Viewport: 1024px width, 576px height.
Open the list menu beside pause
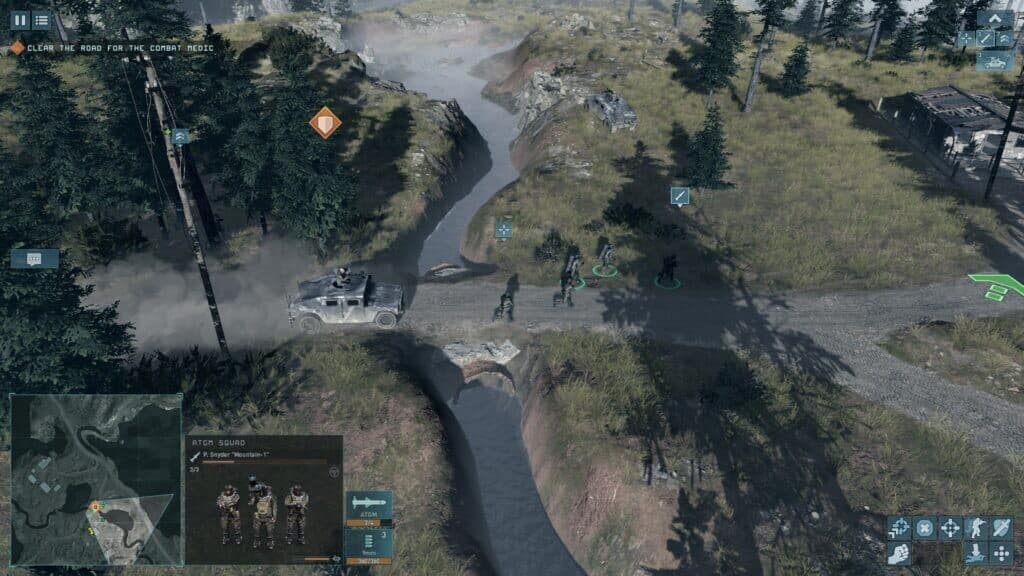coord(41,20)
